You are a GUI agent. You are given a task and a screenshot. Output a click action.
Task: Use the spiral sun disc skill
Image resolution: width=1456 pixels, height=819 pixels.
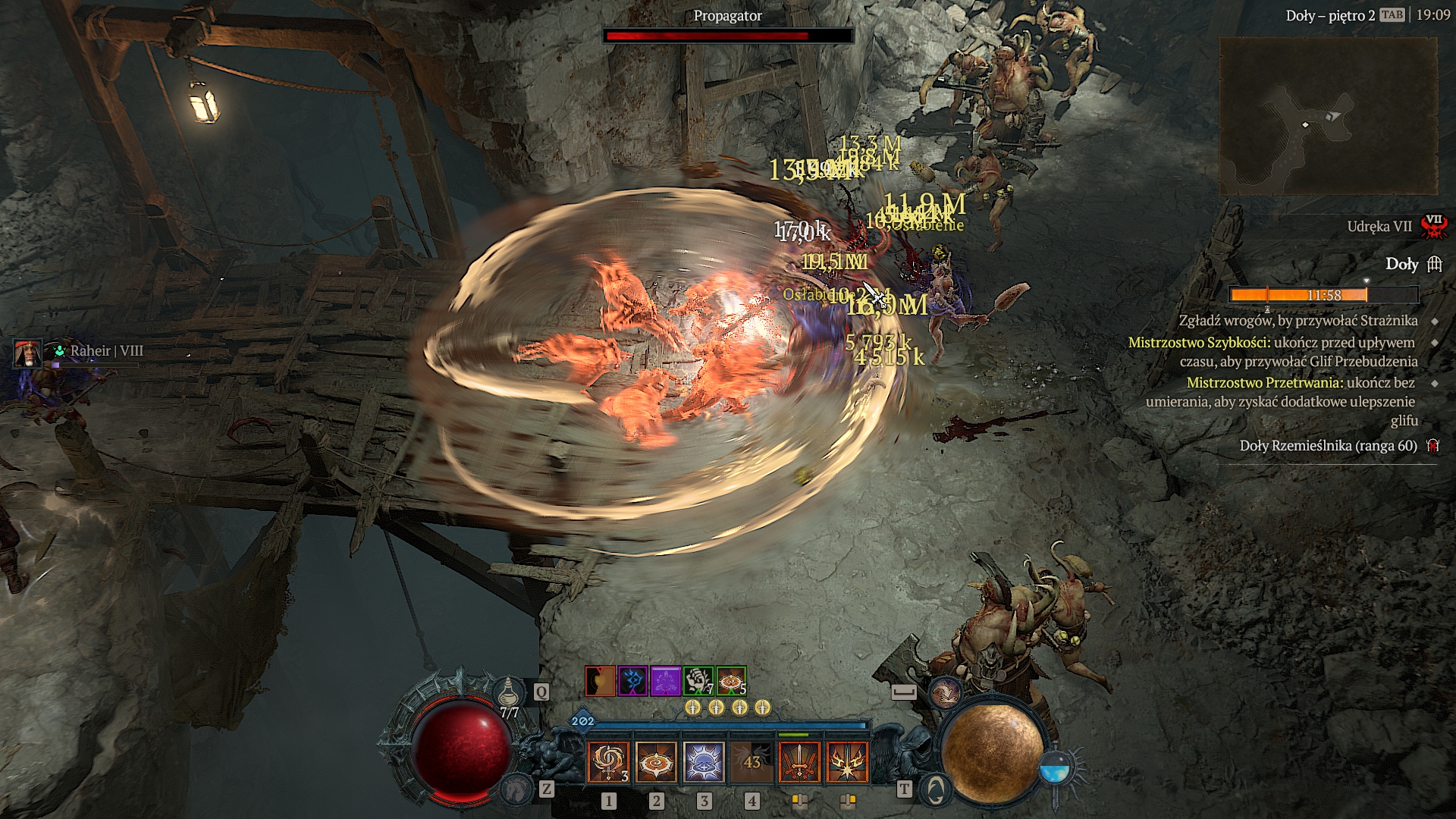click(656, 761)
